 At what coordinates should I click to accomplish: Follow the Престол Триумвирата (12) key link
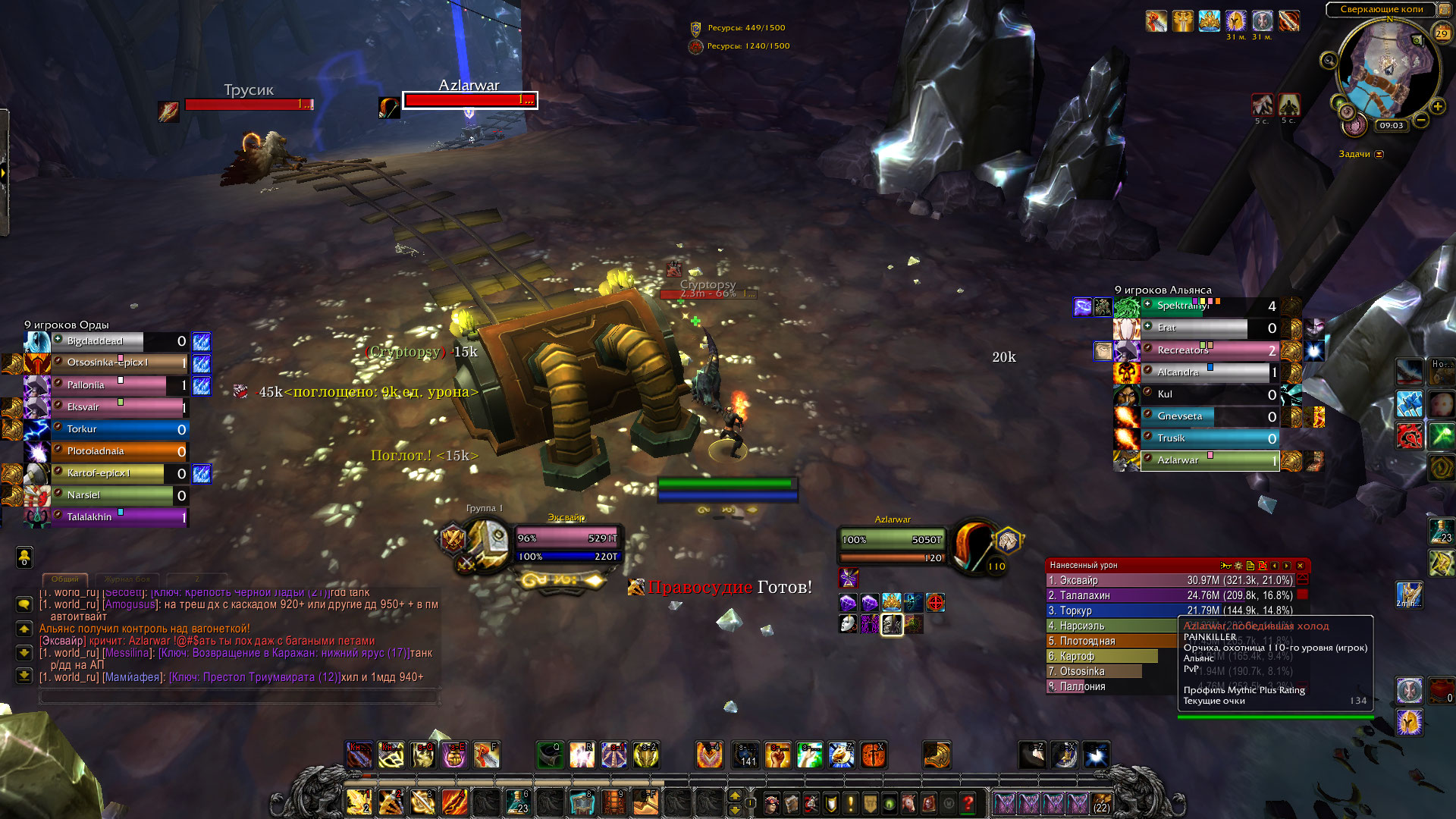click(254, 677)
